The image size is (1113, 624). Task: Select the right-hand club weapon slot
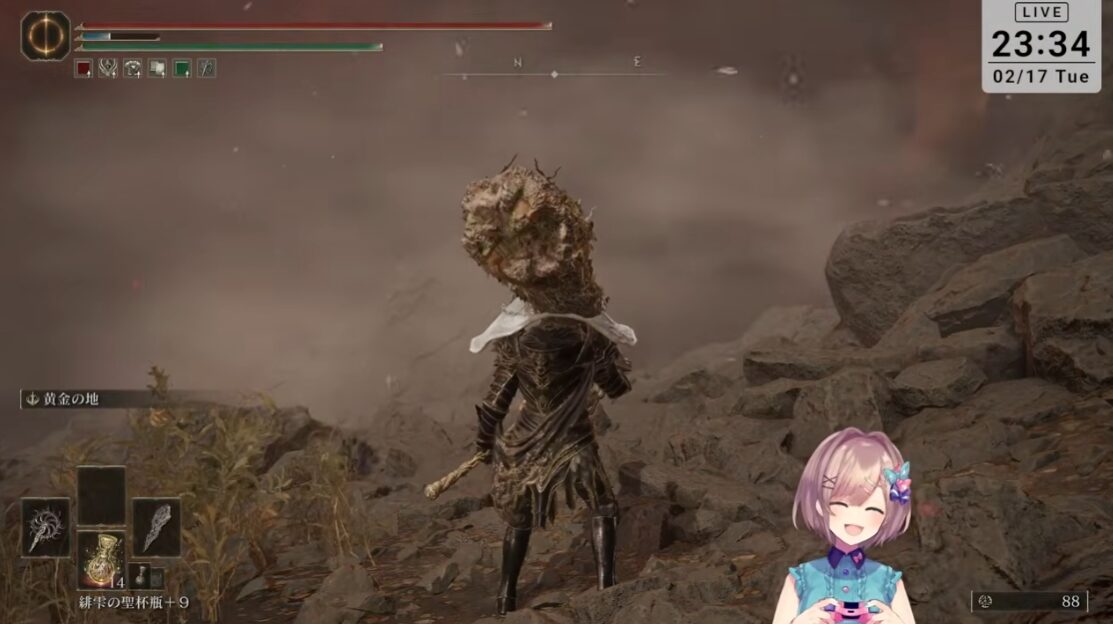157,527
